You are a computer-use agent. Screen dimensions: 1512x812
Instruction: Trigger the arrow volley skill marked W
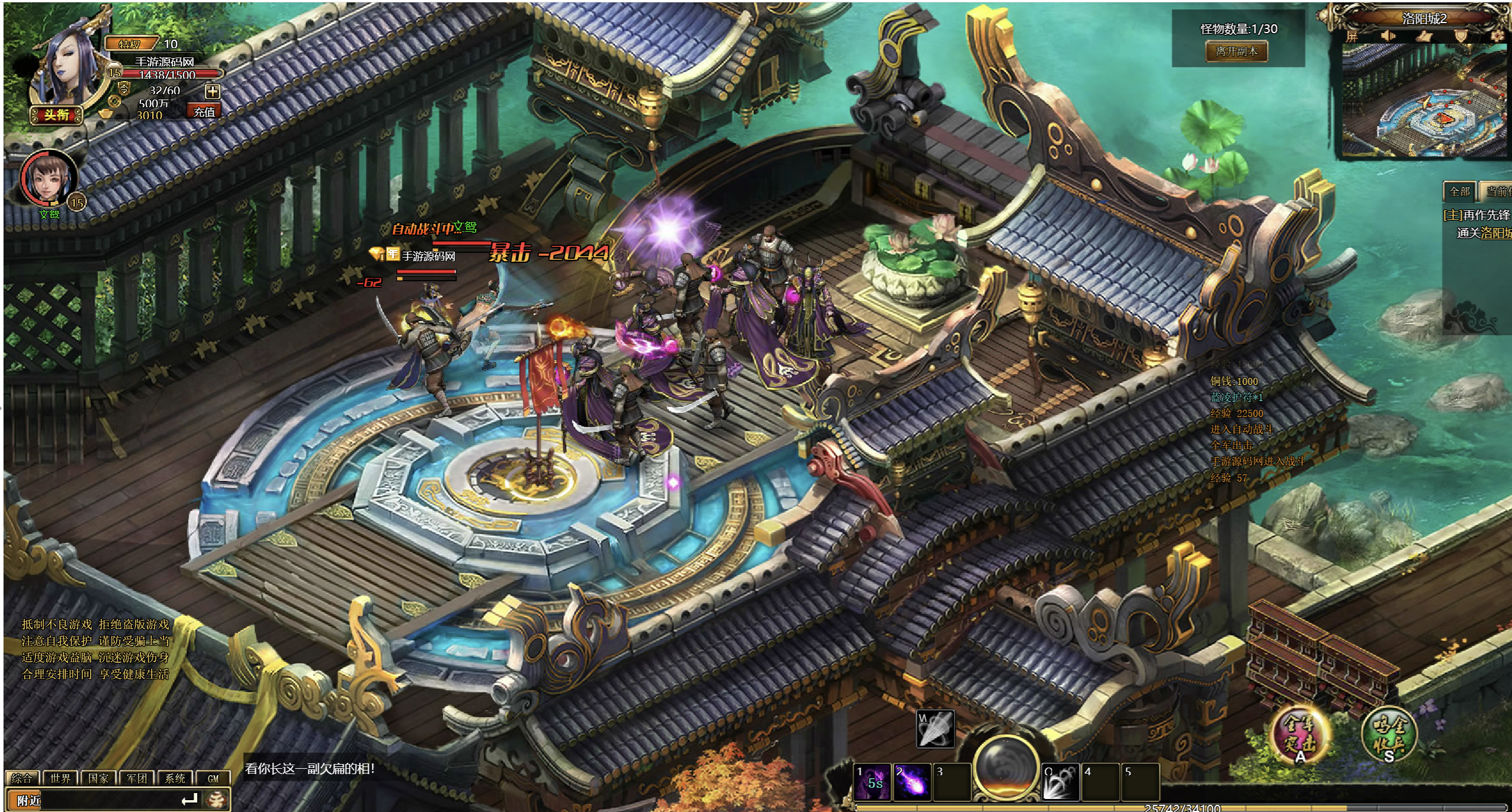pos(935,728)
